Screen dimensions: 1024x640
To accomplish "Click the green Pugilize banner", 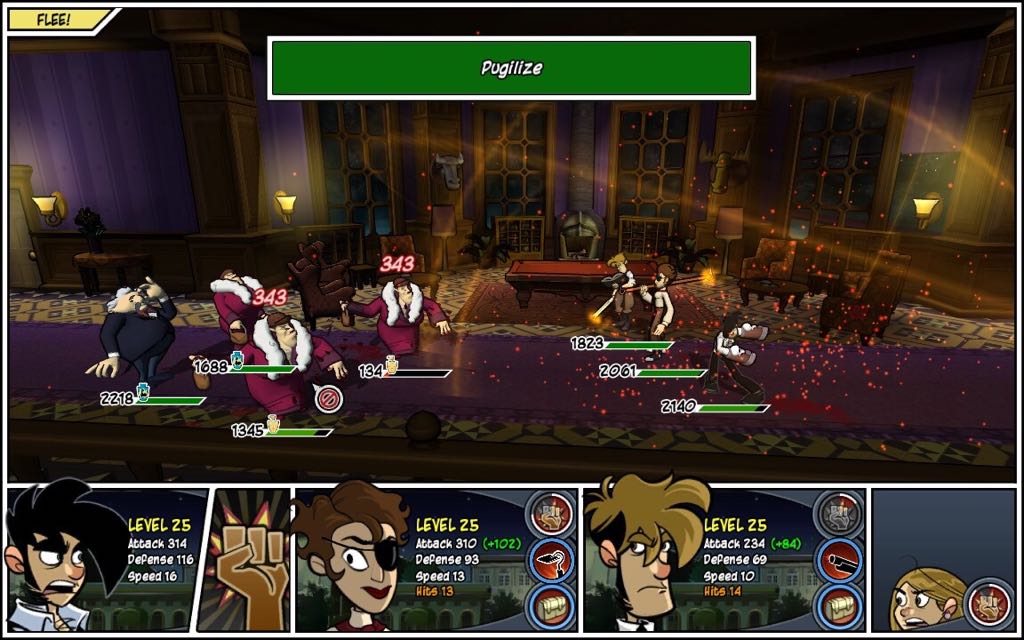I will pyautogui.click(x=511, y=68).
